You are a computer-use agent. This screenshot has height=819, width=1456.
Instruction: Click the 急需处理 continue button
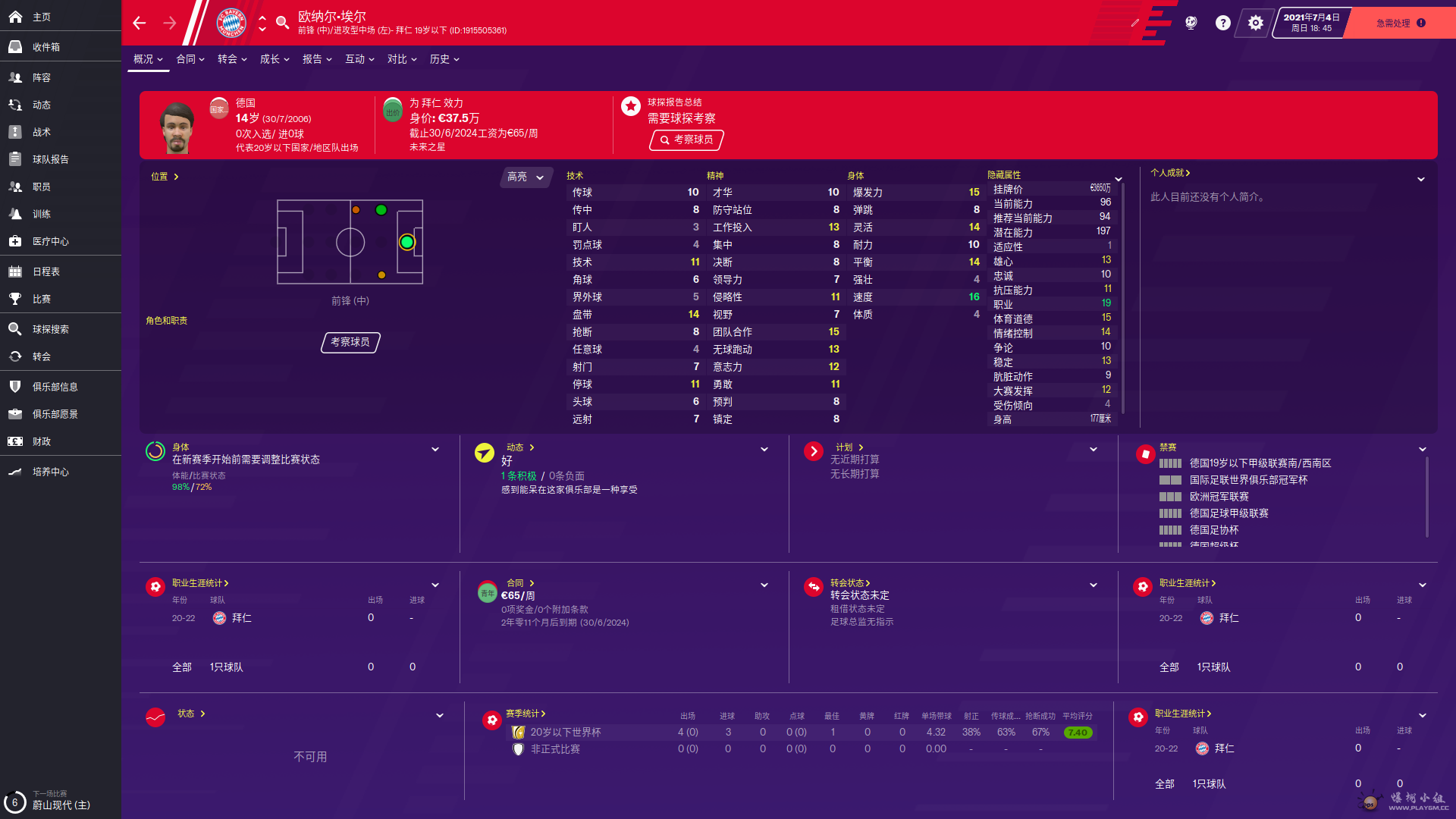1400,23
